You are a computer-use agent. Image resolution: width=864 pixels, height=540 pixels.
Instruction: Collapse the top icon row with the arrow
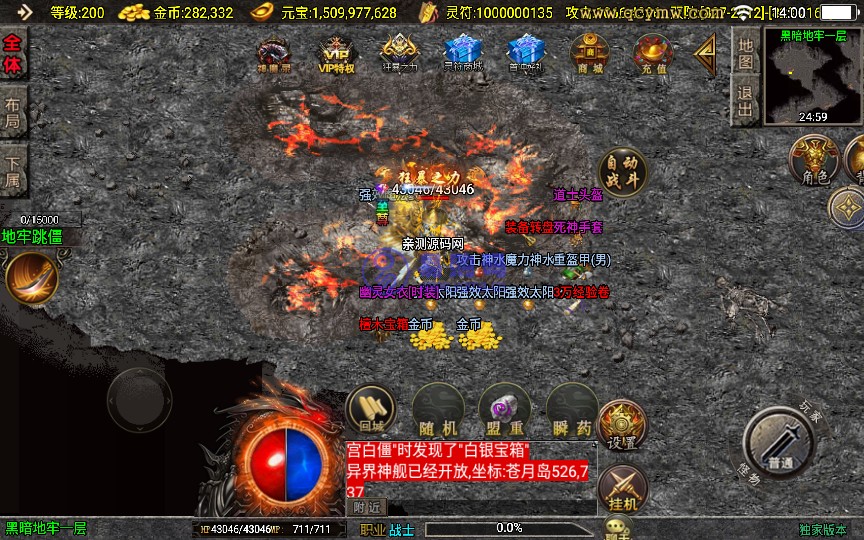point(707,52)
